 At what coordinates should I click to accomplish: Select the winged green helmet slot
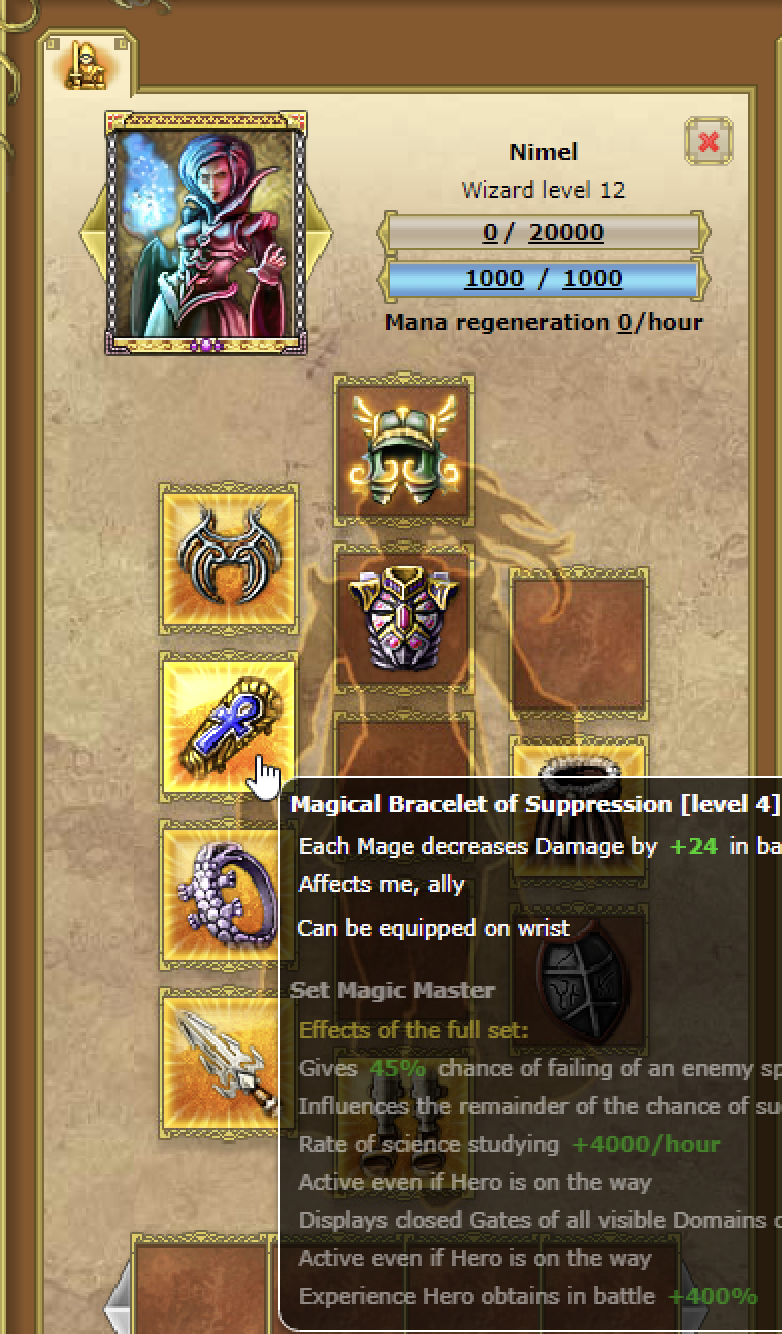pos(403,448)
